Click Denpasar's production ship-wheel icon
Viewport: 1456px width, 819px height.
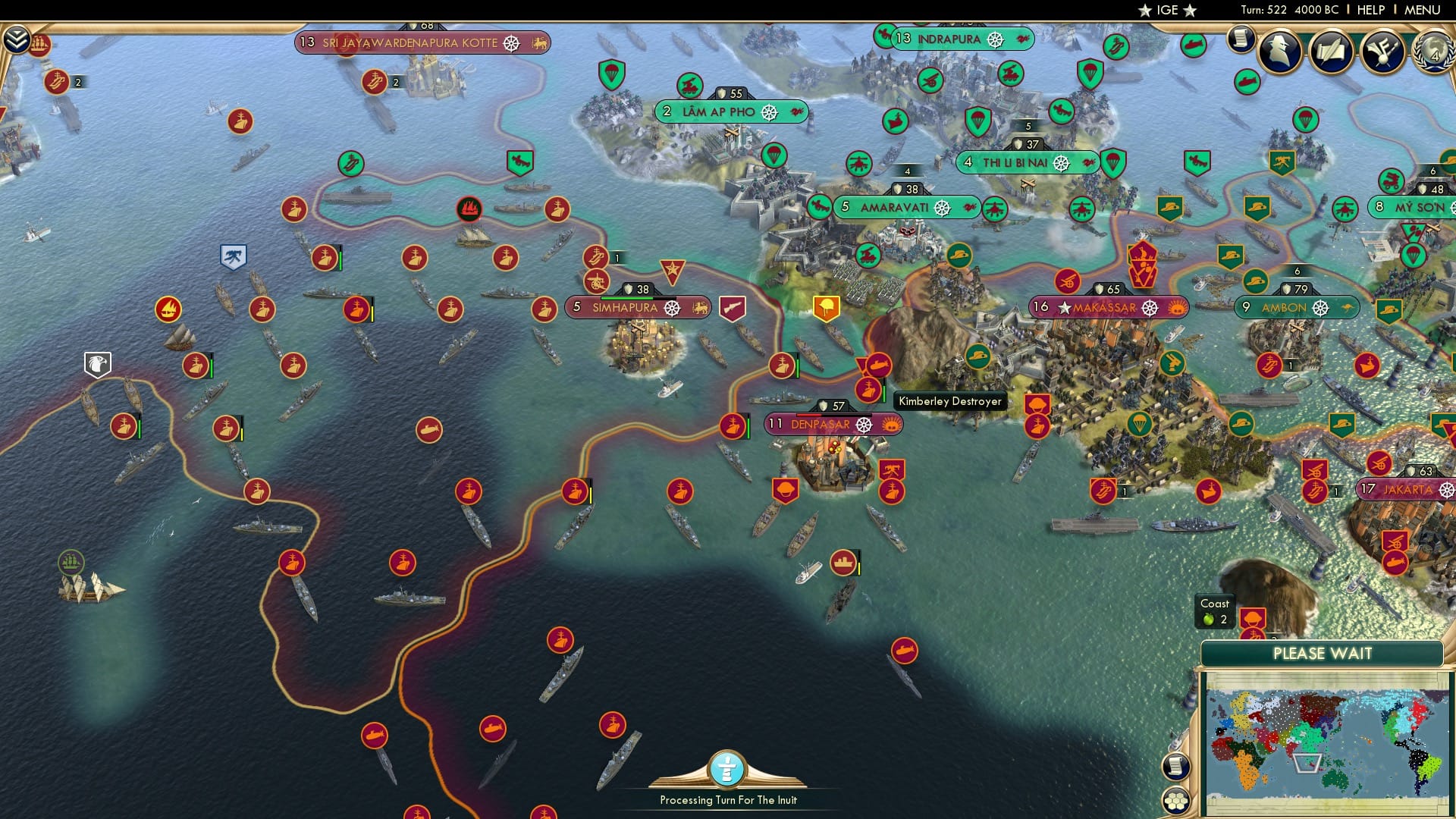[864, 425]
